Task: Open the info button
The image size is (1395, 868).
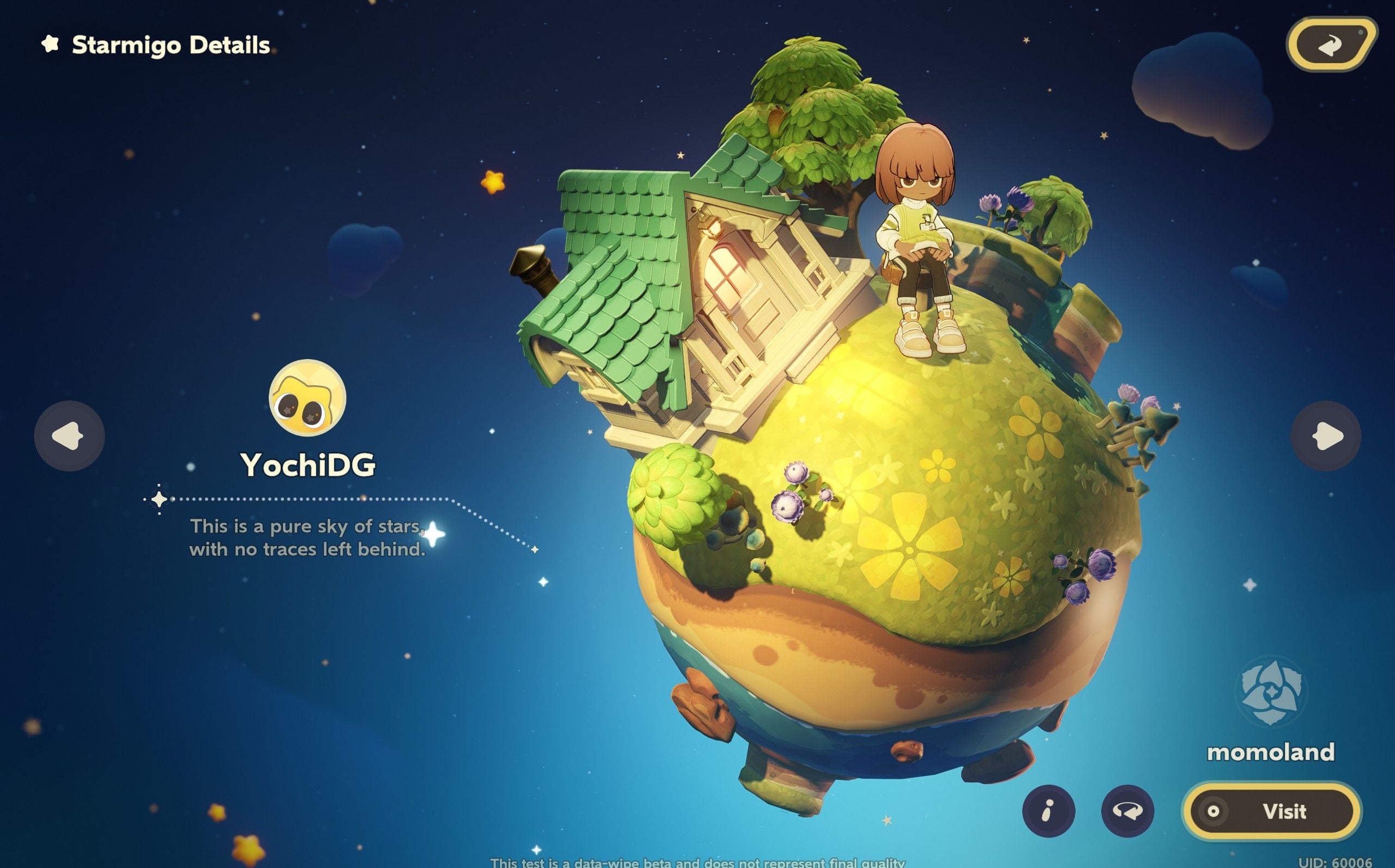Action: pyautogui.click(x=1048, y=811)
